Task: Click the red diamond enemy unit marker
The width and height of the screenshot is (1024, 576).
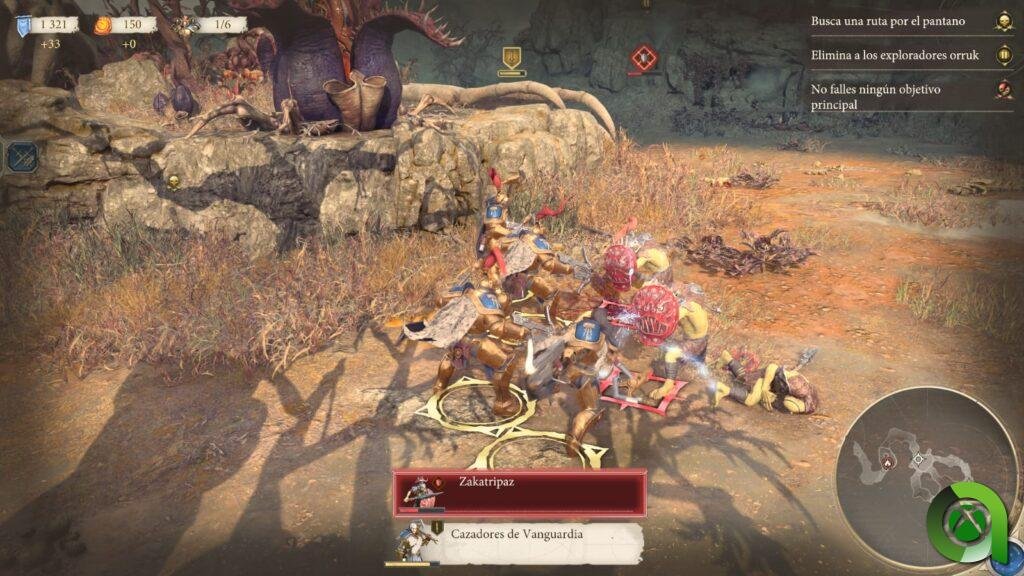Action: click(643, 58)
